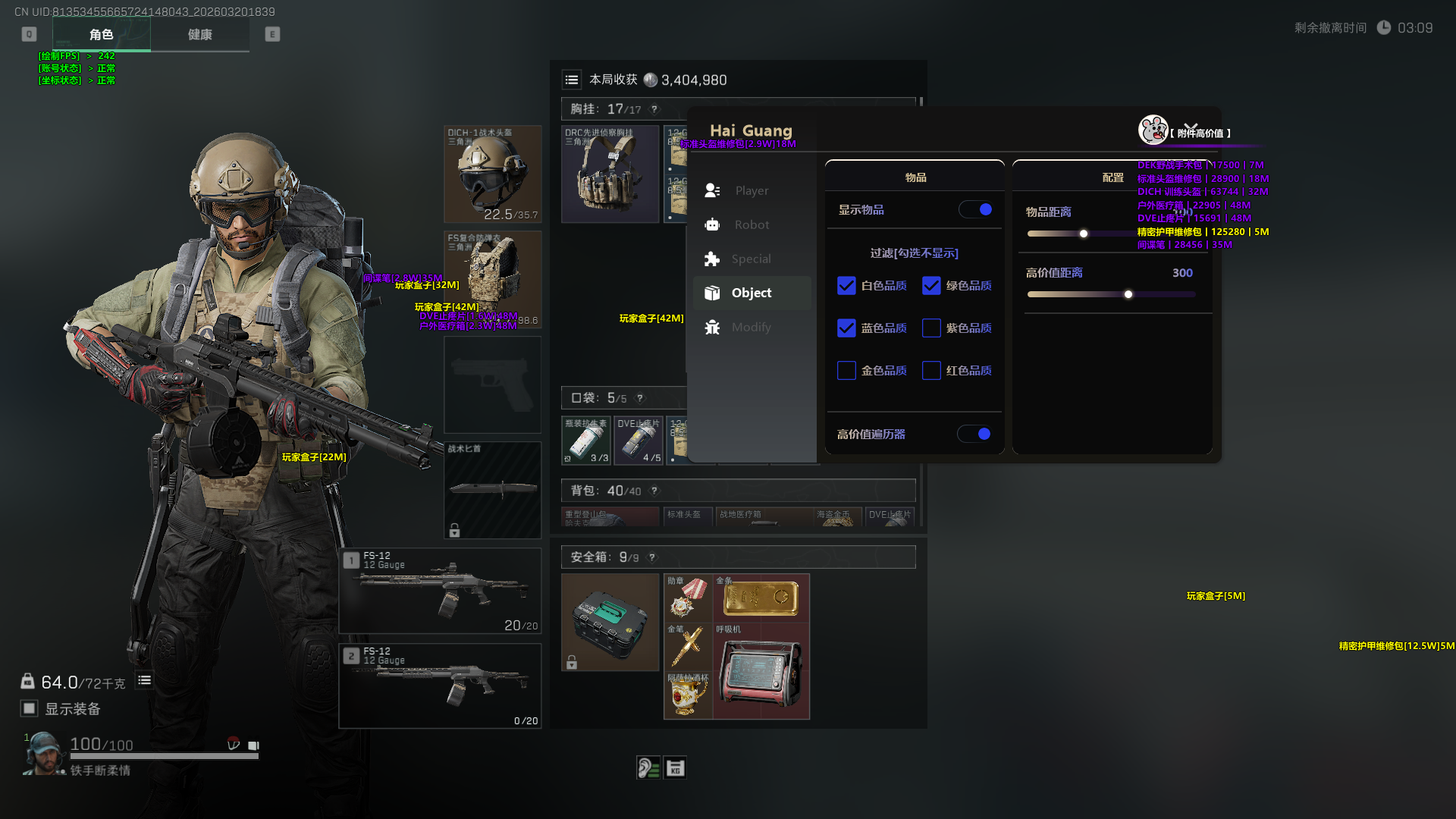Select the 金条 gold bar item

pyautogui.click(x=761, y=598)
